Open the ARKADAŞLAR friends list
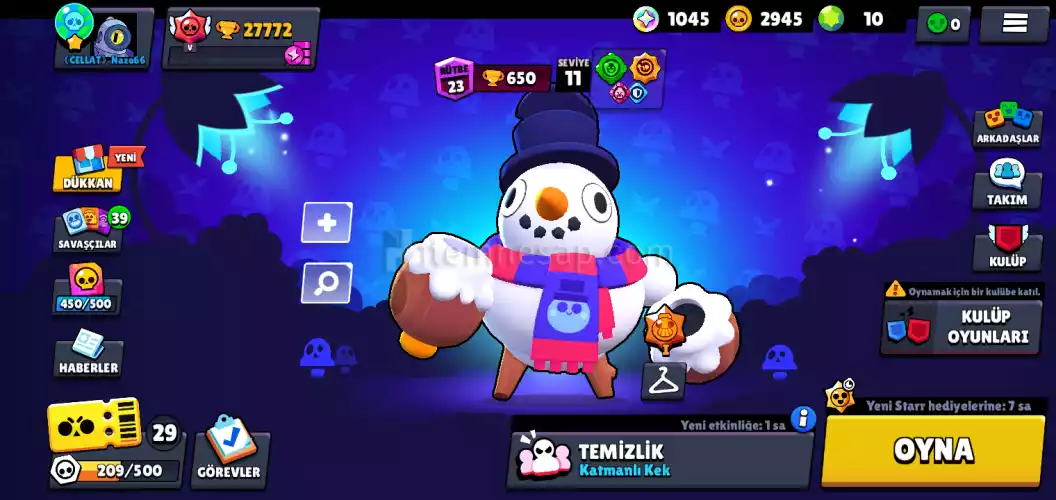 point(1007,126)
